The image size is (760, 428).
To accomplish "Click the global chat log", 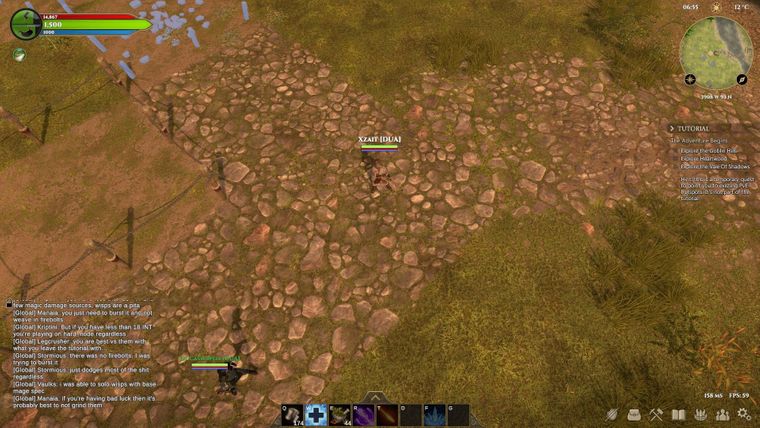I will (x=82, y=353).
